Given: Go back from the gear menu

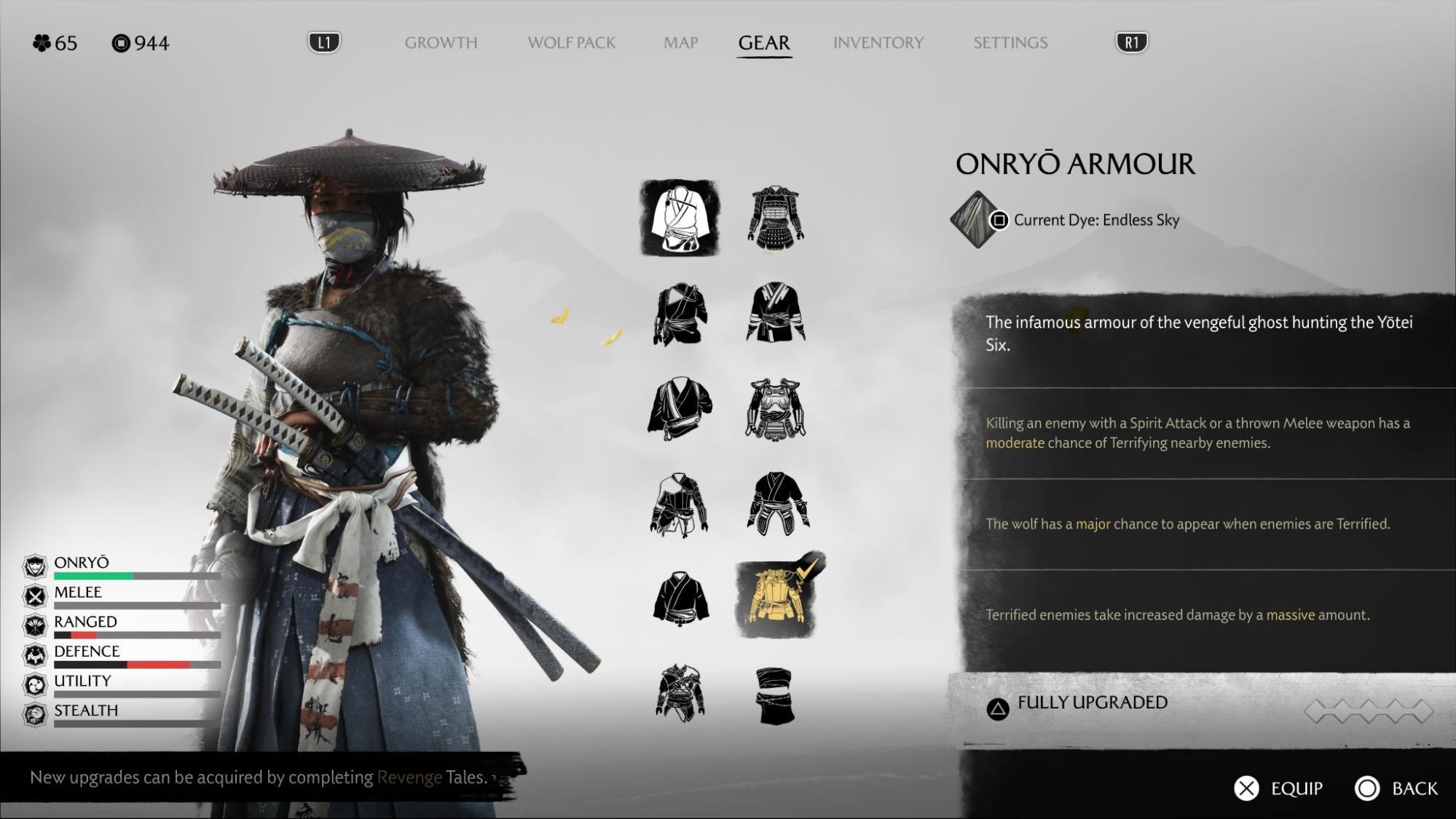Looking at the screenshot, I should pos(1396,788).
